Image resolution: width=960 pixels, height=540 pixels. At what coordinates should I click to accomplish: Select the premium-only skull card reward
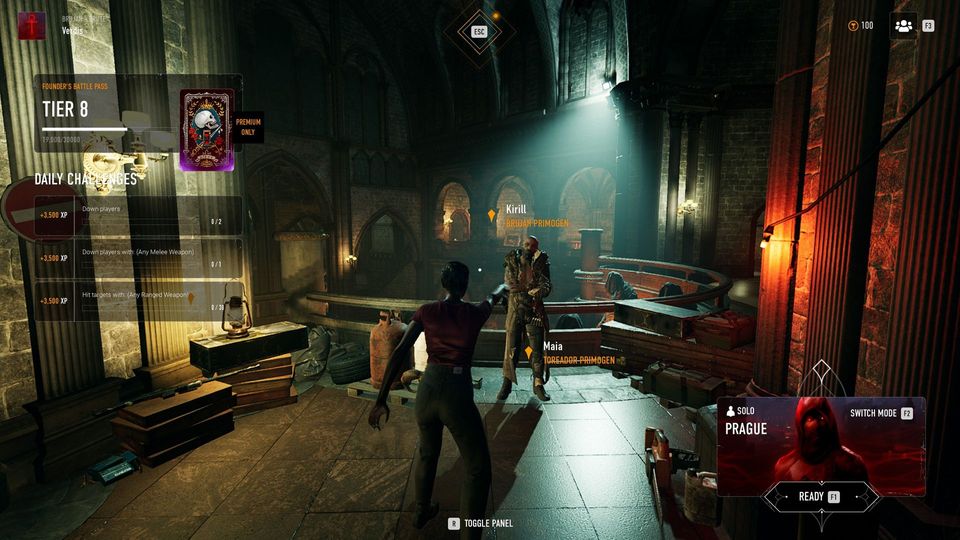pyautogui.click(x=207, y=129)
